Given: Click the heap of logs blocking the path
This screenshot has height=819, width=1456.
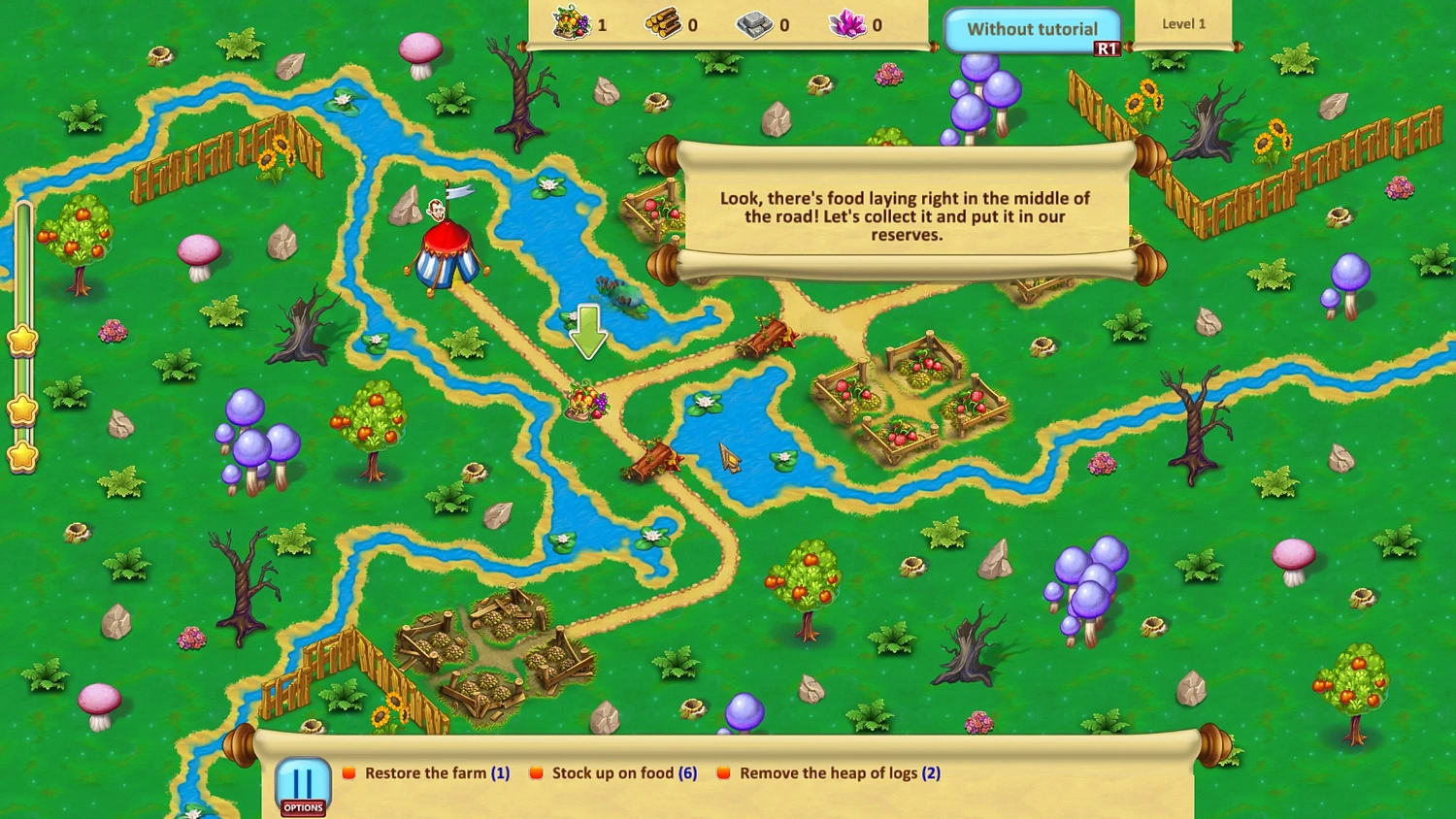Looking at the screenshot, I should pos(652,458).
